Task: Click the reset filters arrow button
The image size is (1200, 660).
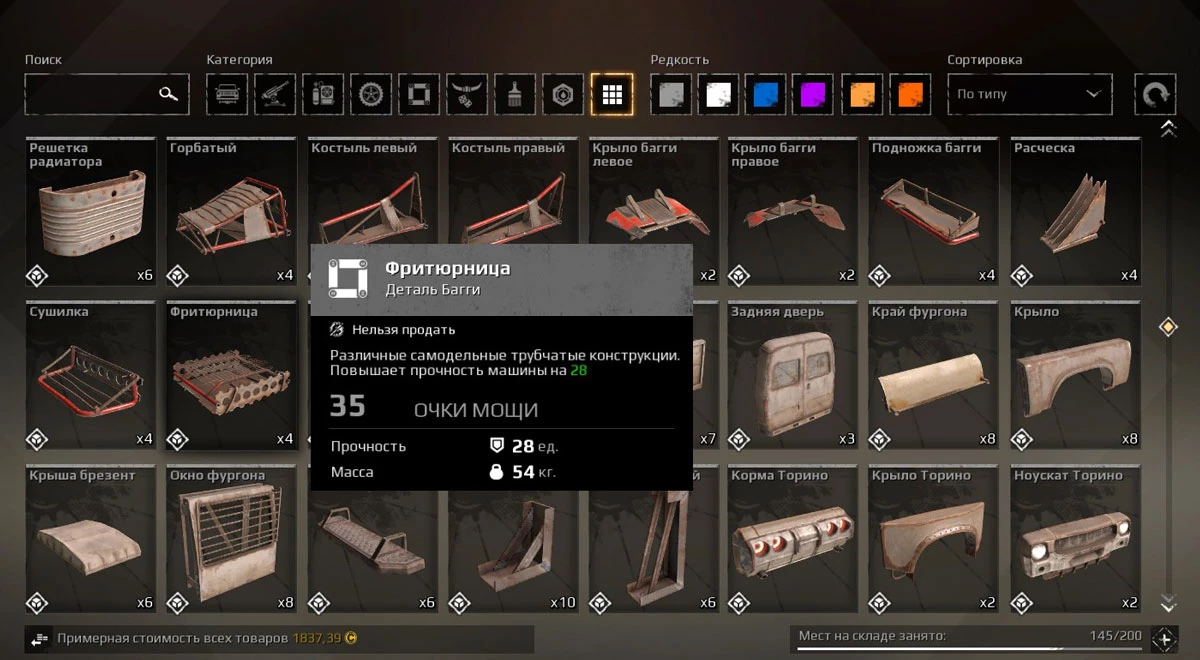Action: (1154, 94)
